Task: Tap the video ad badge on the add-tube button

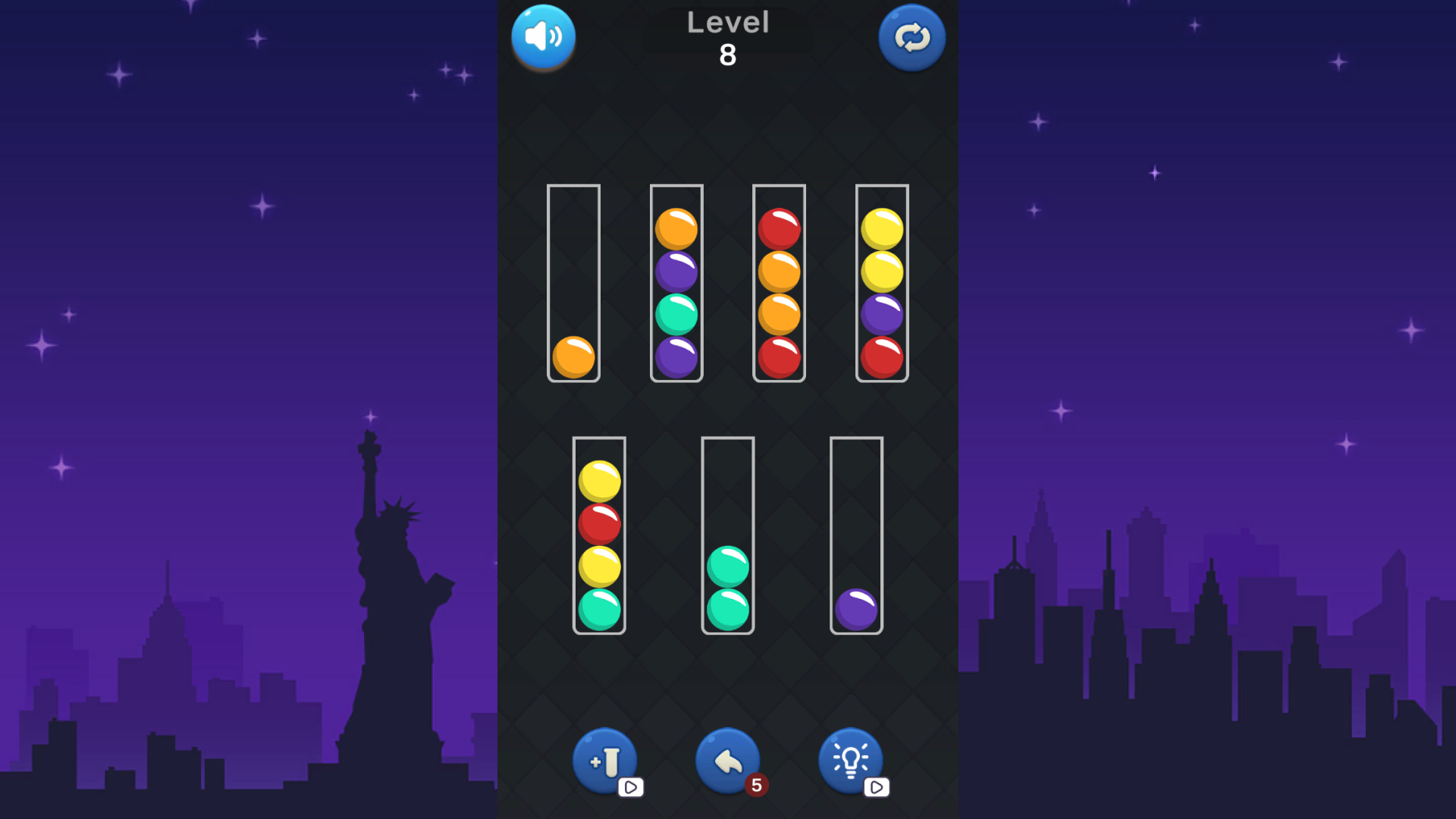Action: coord(631,788)
